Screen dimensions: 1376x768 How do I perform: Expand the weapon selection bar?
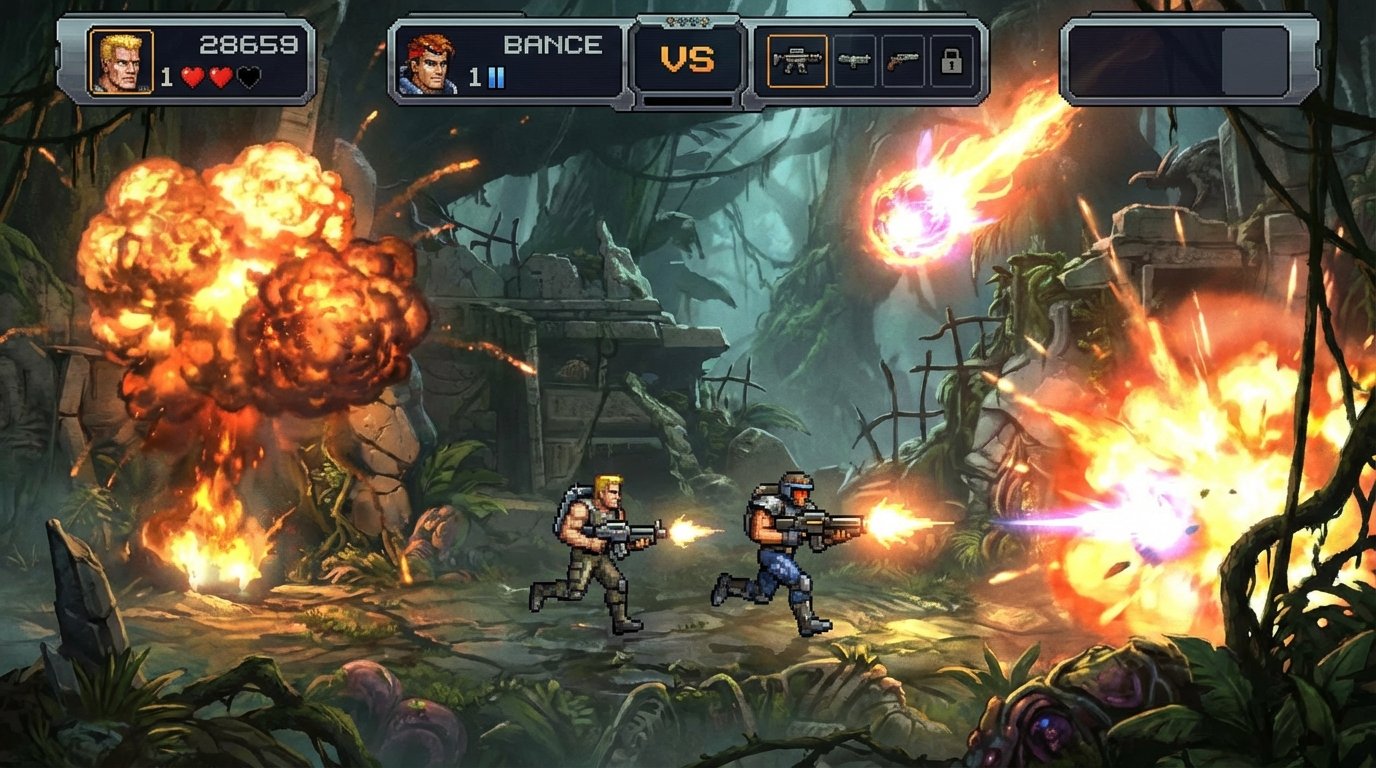pyautogui.click(x=875, y=58)
